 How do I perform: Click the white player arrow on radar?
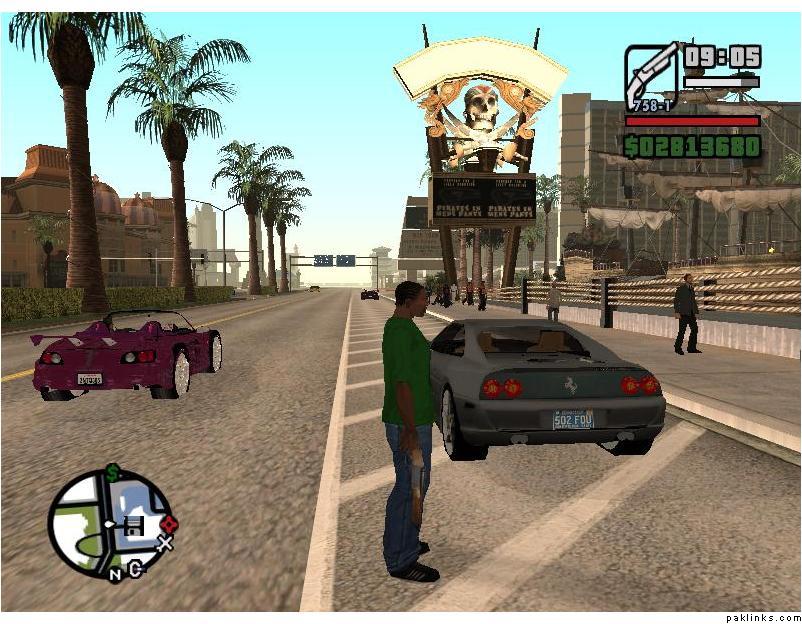coord(110,524)
